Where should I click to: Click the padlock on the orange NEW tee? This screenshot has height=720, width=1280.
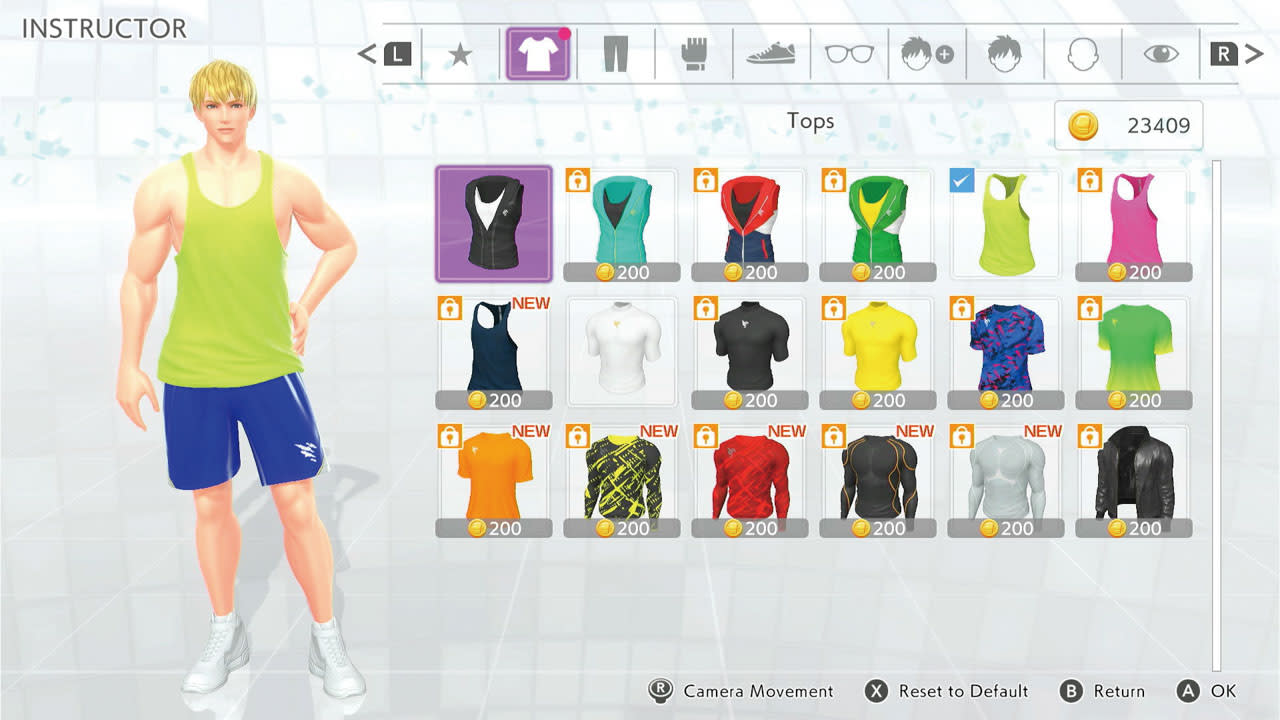point(450,437)
